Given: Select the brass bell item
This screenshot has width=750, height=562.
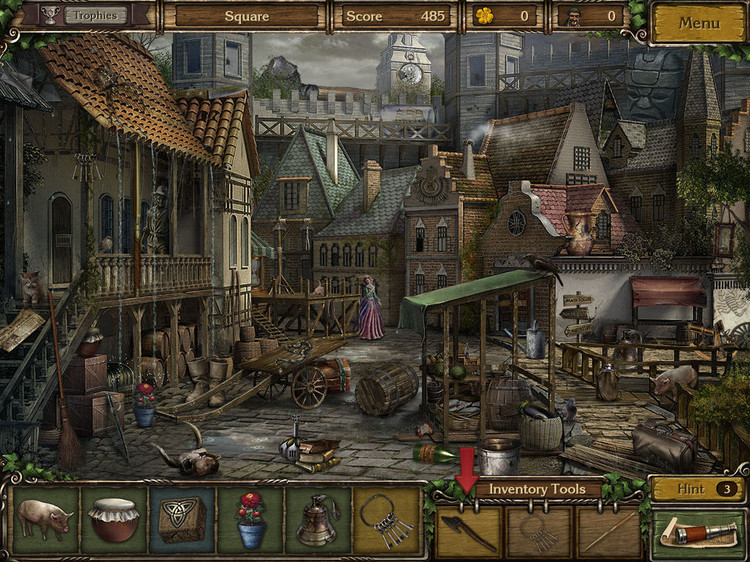Looking at the screenshot, I should (x=318, y=520).
